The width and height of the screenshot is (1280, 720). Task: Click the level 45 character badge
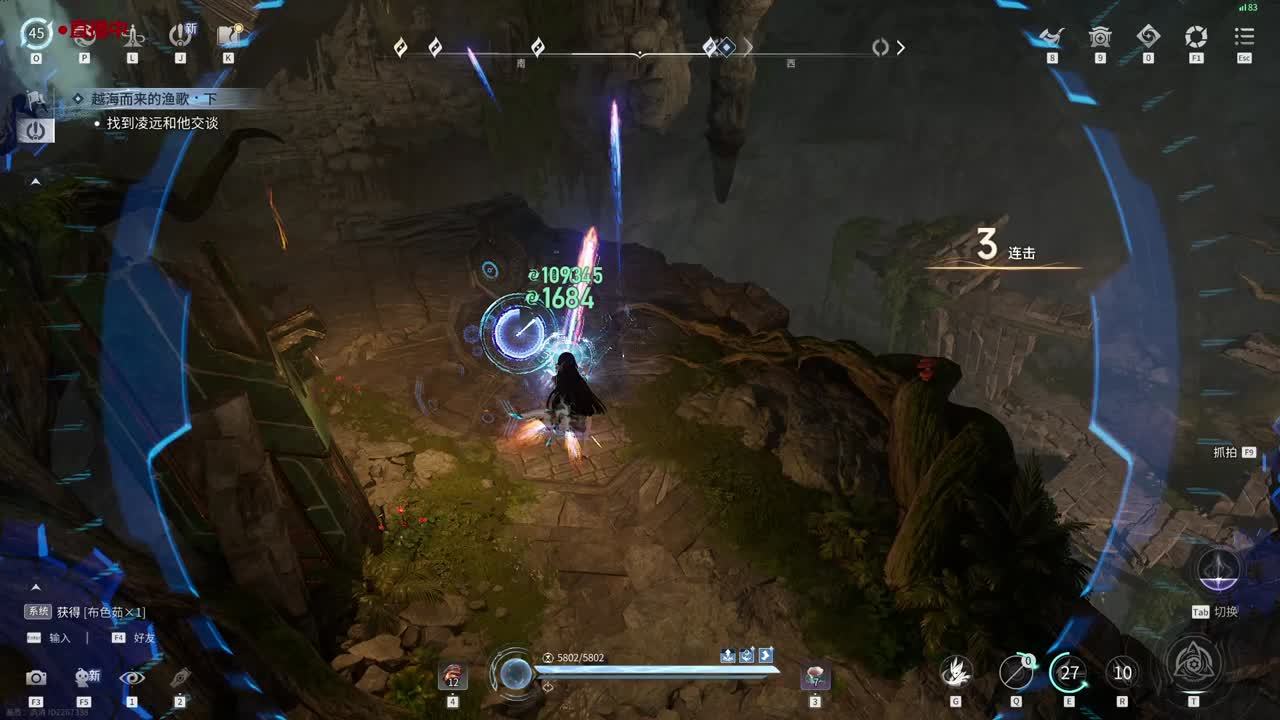click(36, 33)
